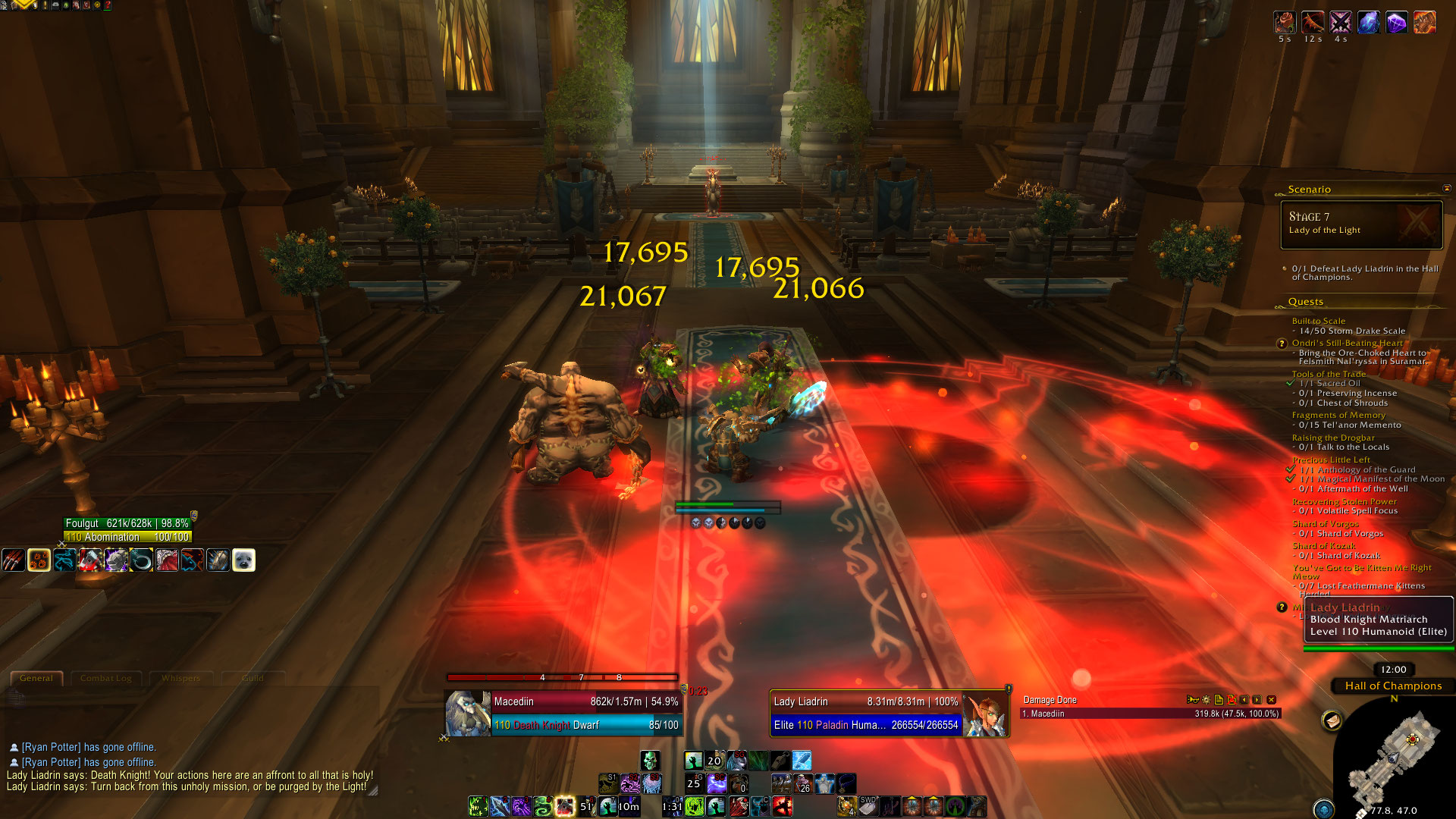Select the Macediin player unit frame
This screenshot has width=1456, height=819.
click(x=584, y=713)
